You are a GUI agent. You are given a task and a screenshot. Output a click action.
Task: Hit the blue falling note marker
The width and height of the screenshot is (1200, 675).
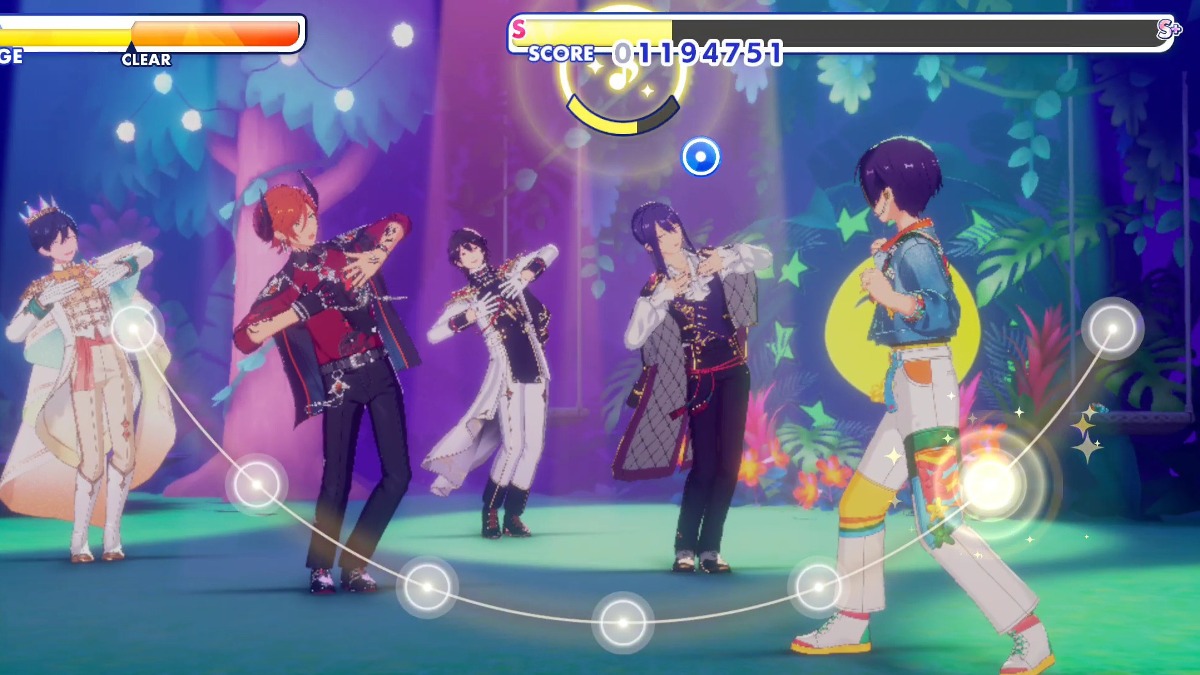[700, 157]
